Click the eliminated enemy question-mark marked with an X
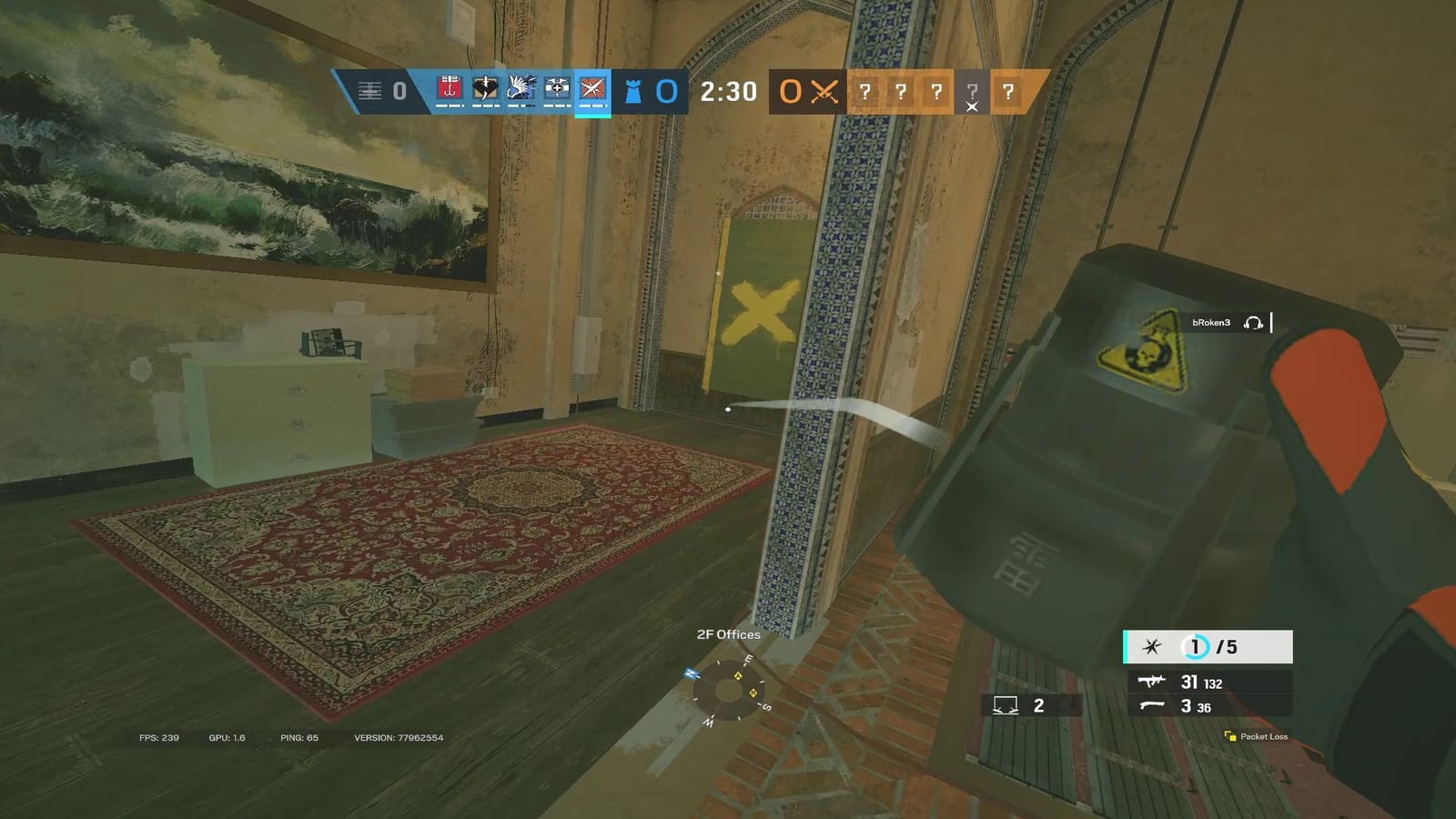 click(972, 92)
